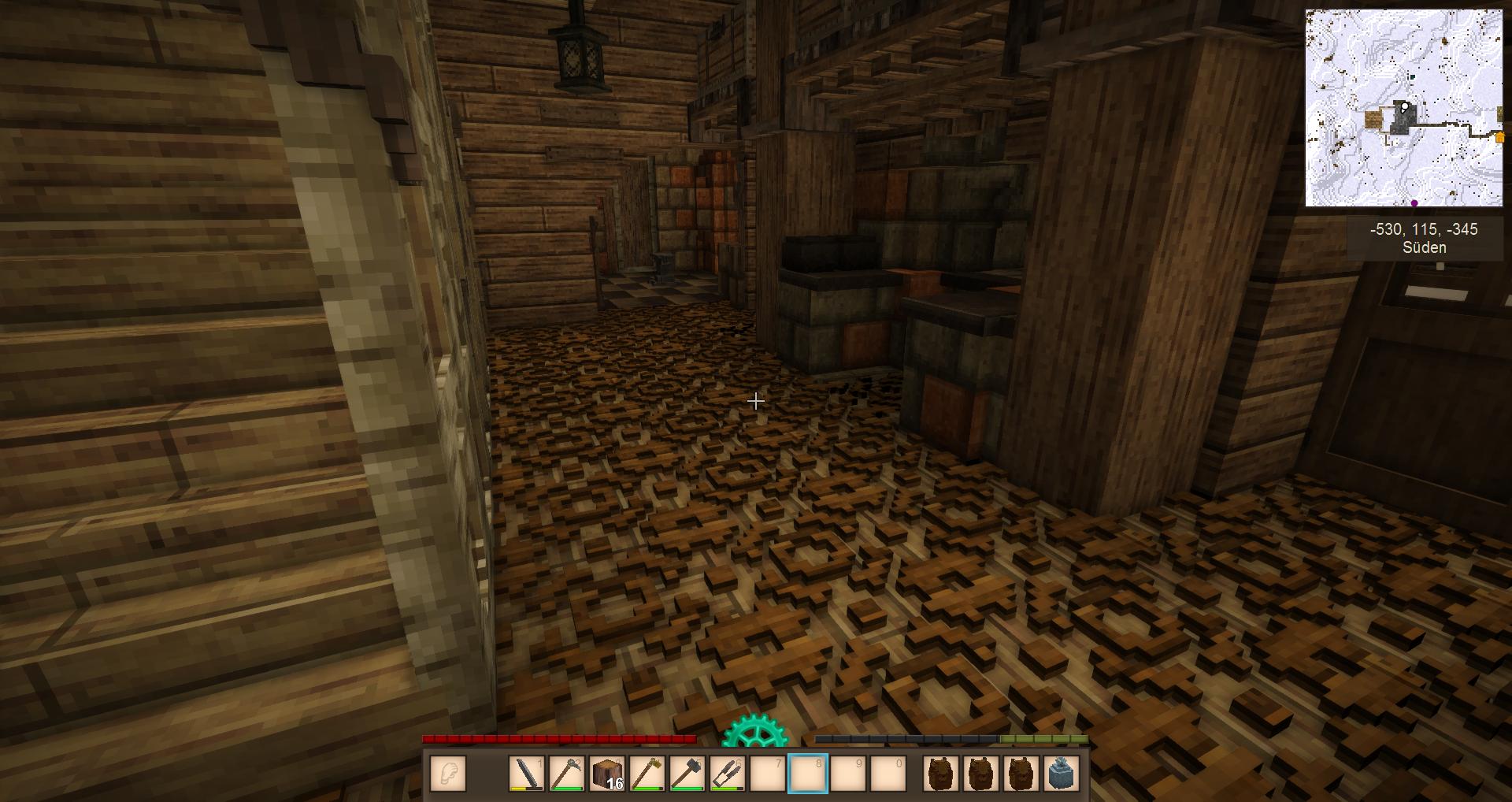Click the highlighted empty hotbar slot 8
The height and width of the screenshot is (802, 1512).
click(808, 773)
